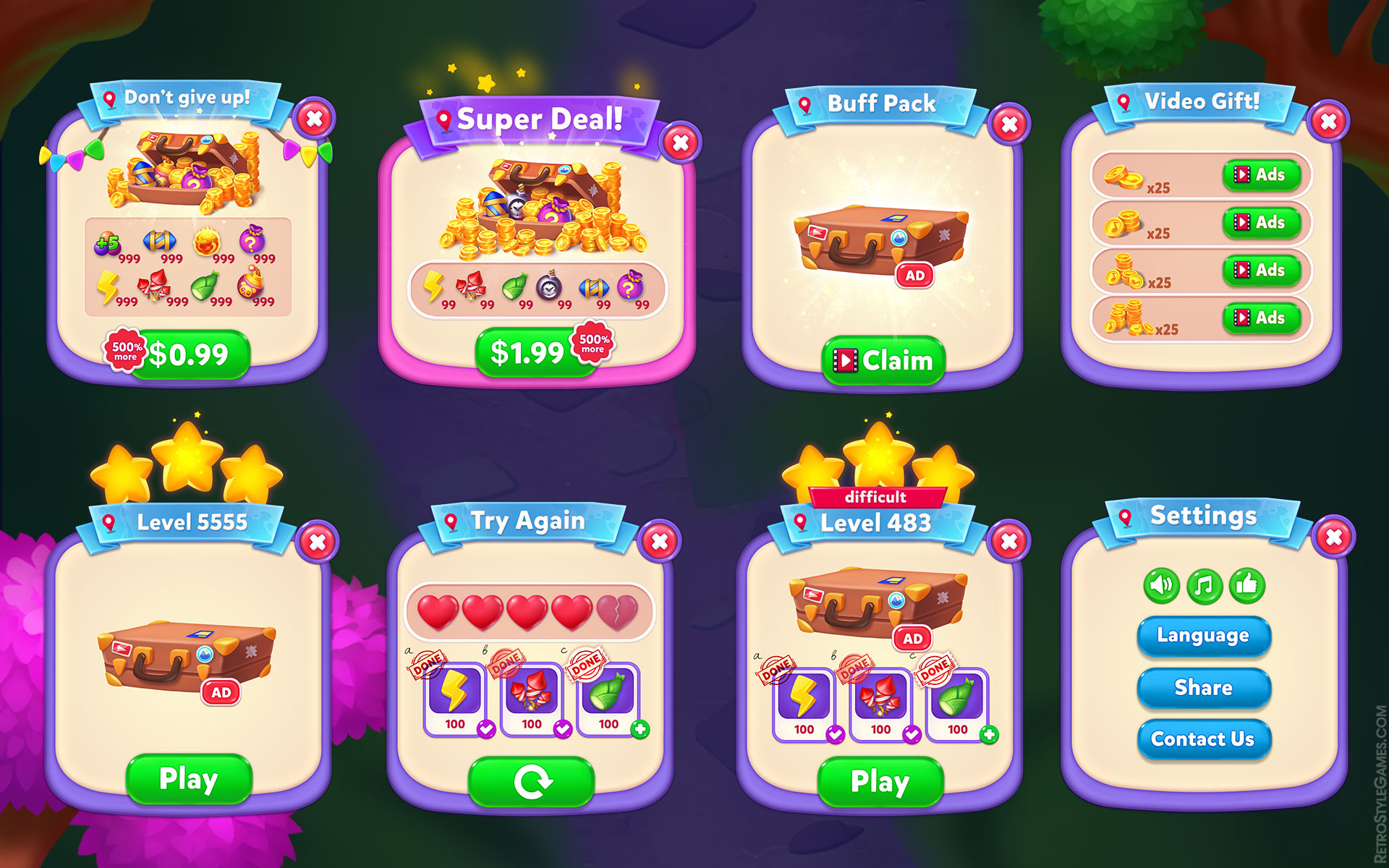Tap the music note icon in Settings

(1204, 587)
